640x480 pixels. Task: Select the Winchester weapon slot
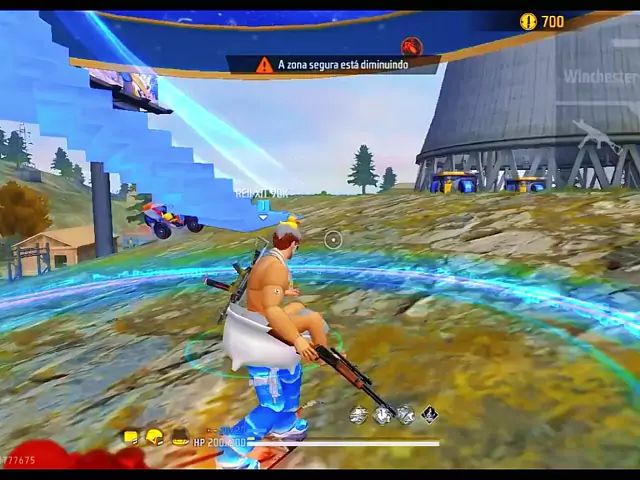(600, 77)
